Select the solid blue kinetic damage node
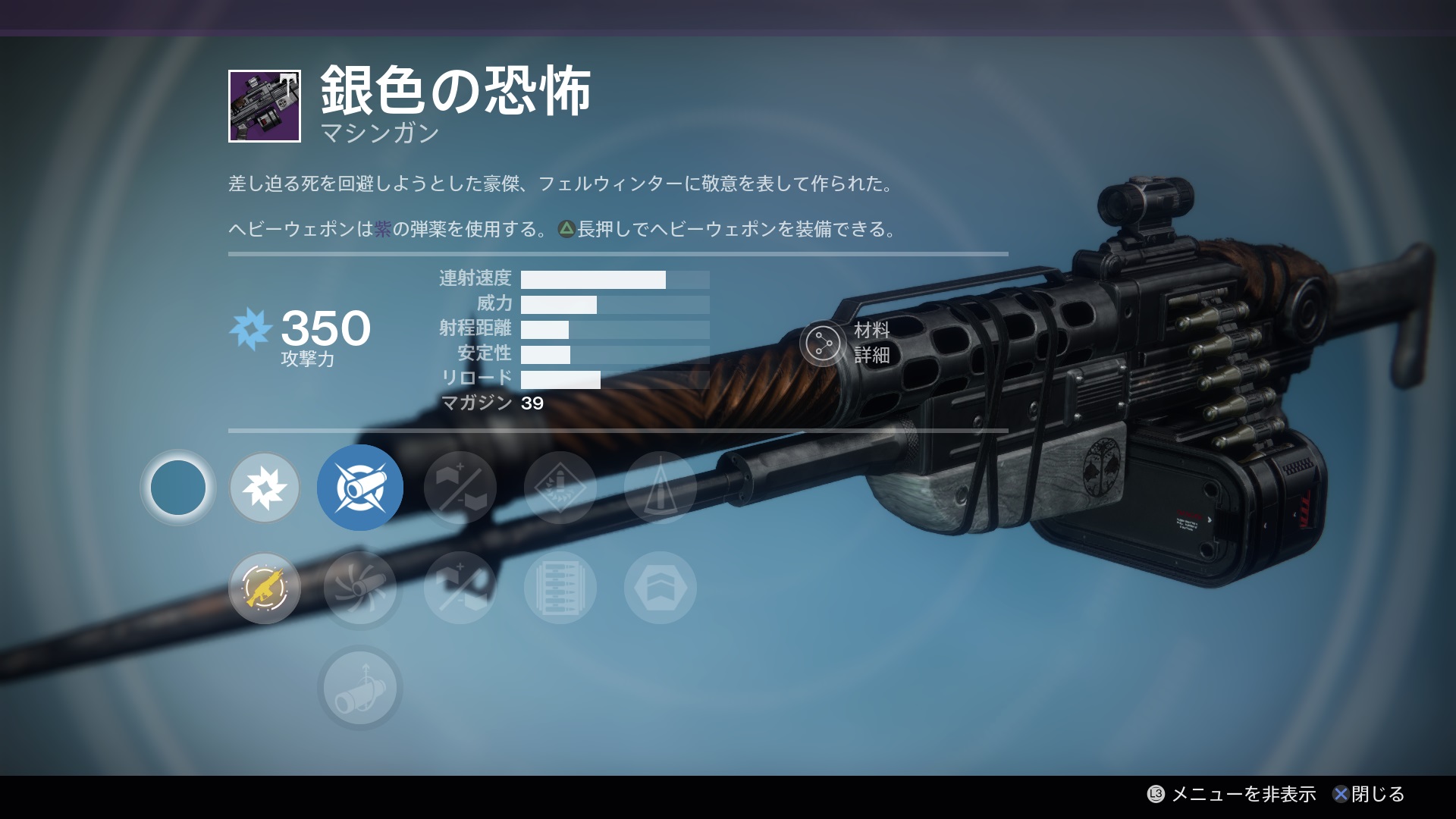 [178, 488]
